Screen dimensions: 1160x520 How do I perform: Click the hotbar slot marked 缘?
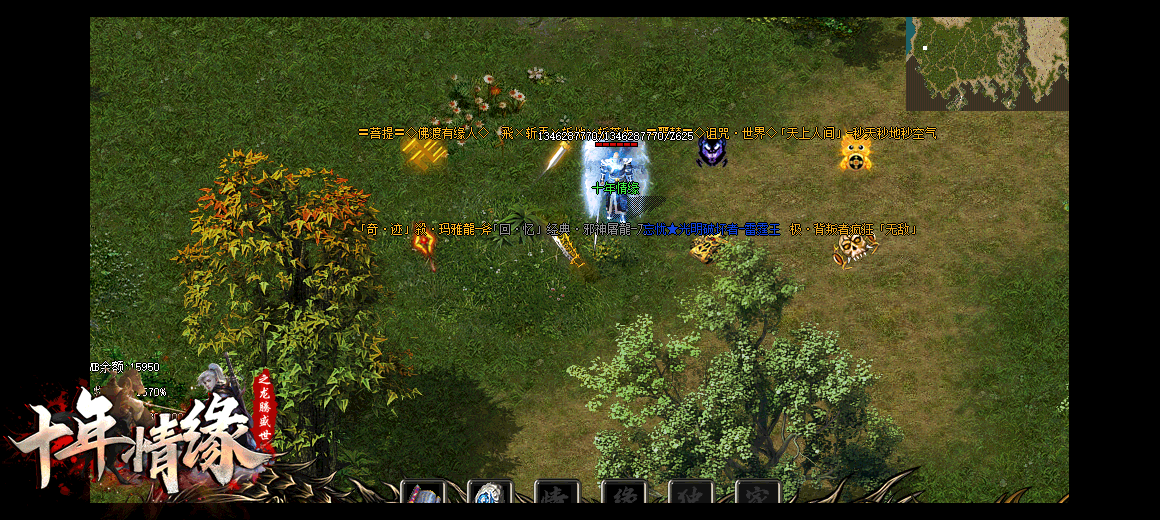[x=623, y=494]
